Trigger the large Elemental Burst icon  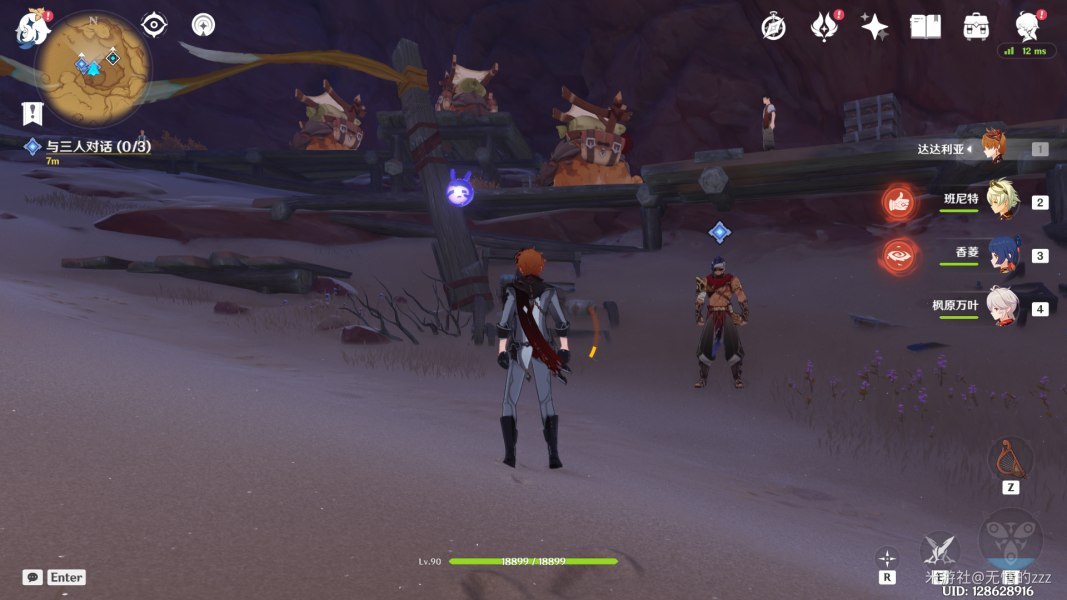tap(1010, 541)
